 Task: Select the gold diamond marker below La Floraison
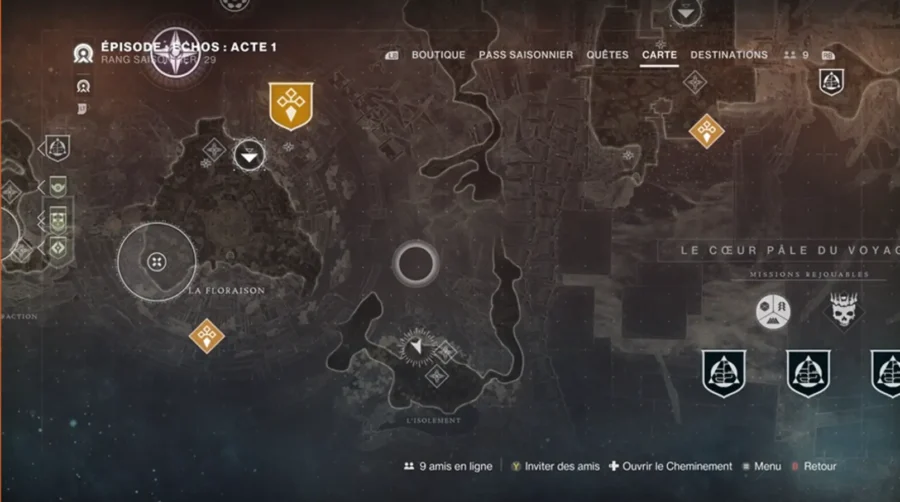(207, 336)
